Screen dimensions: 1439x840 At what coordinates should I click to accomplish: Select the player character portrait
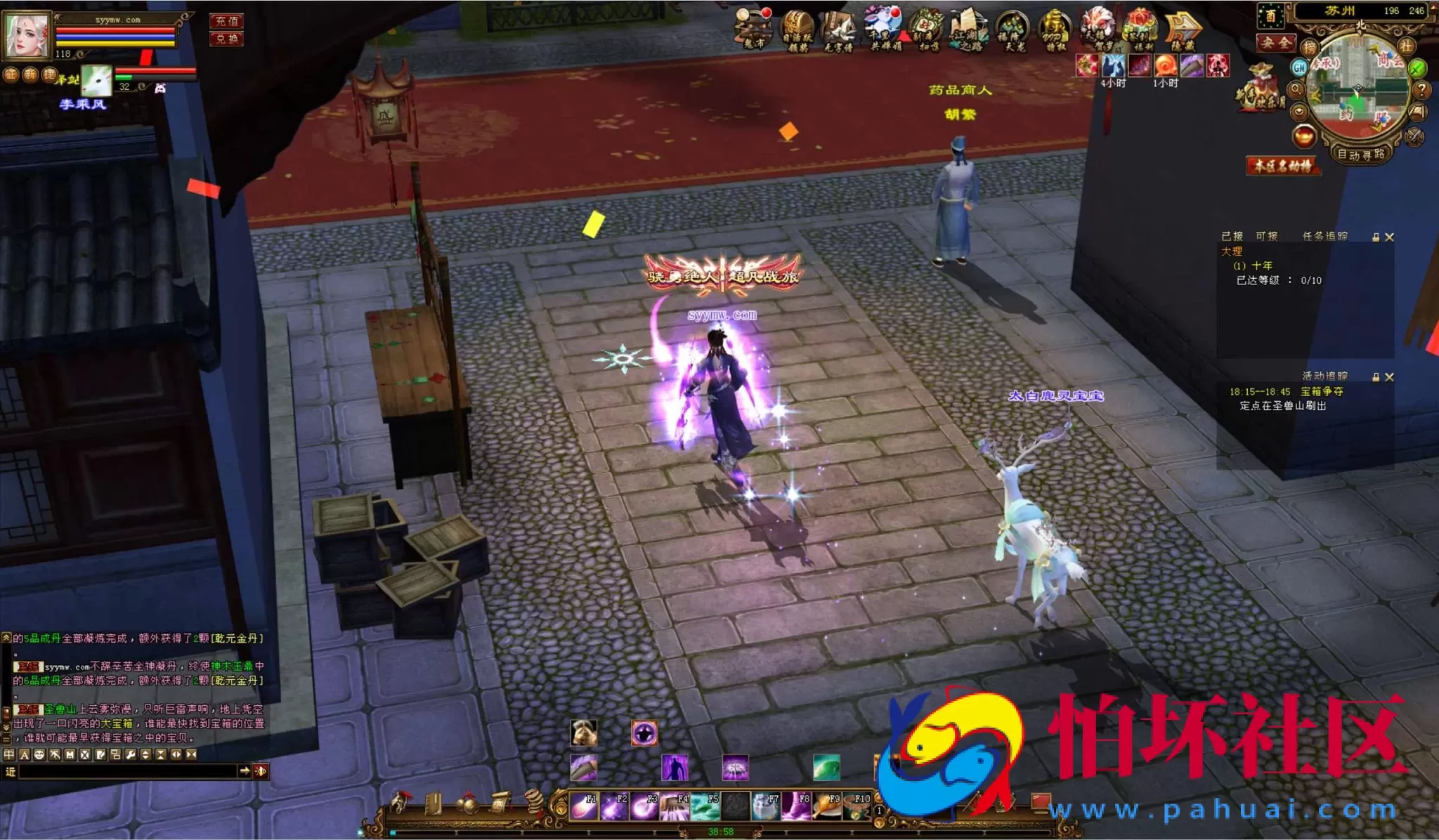coord(27,34)
